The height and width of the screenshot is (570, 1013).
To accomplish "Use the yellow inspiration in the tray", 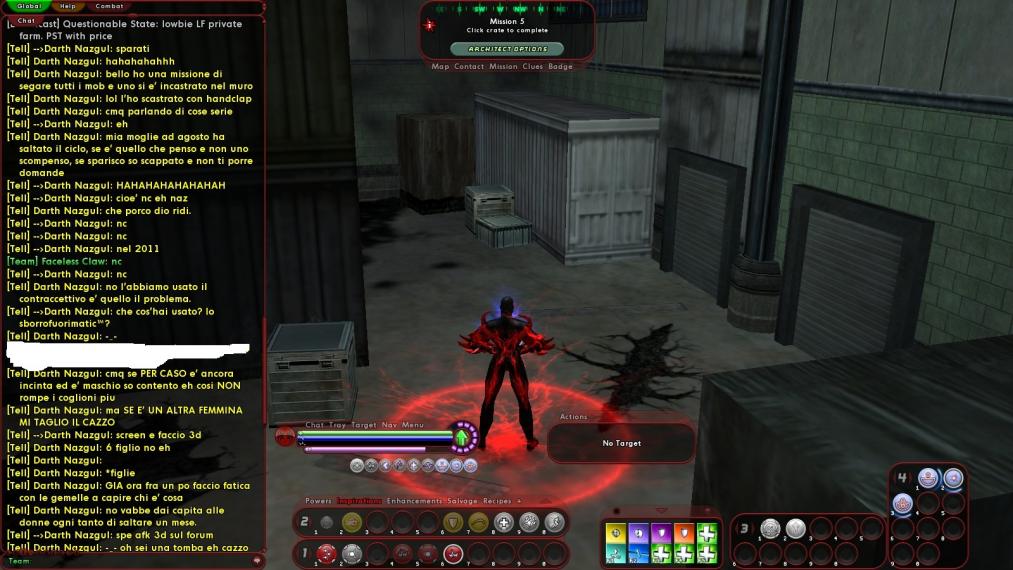I will [x=616, y=532].
